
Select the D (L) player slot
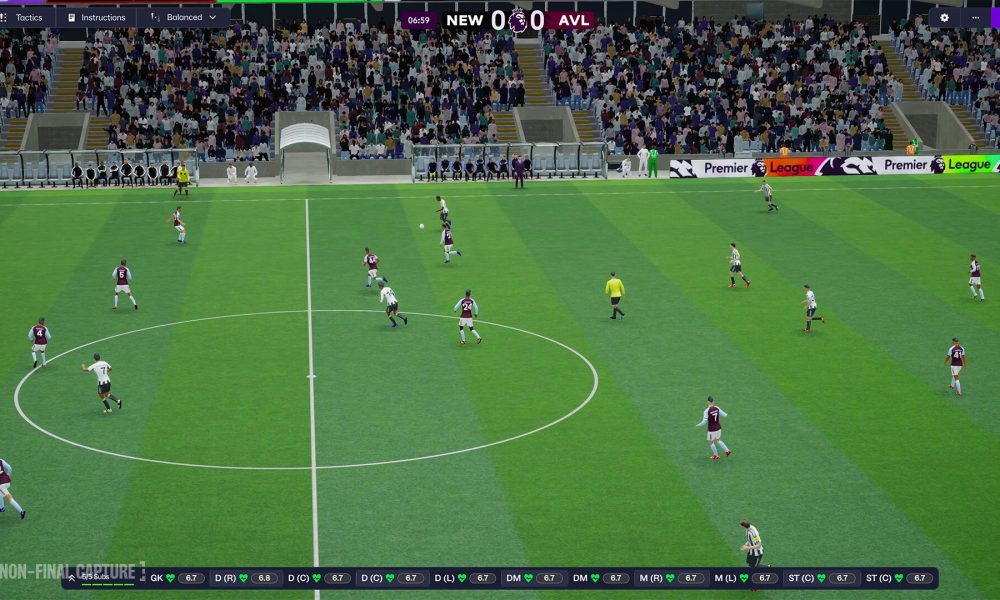(x=466, y=578)
